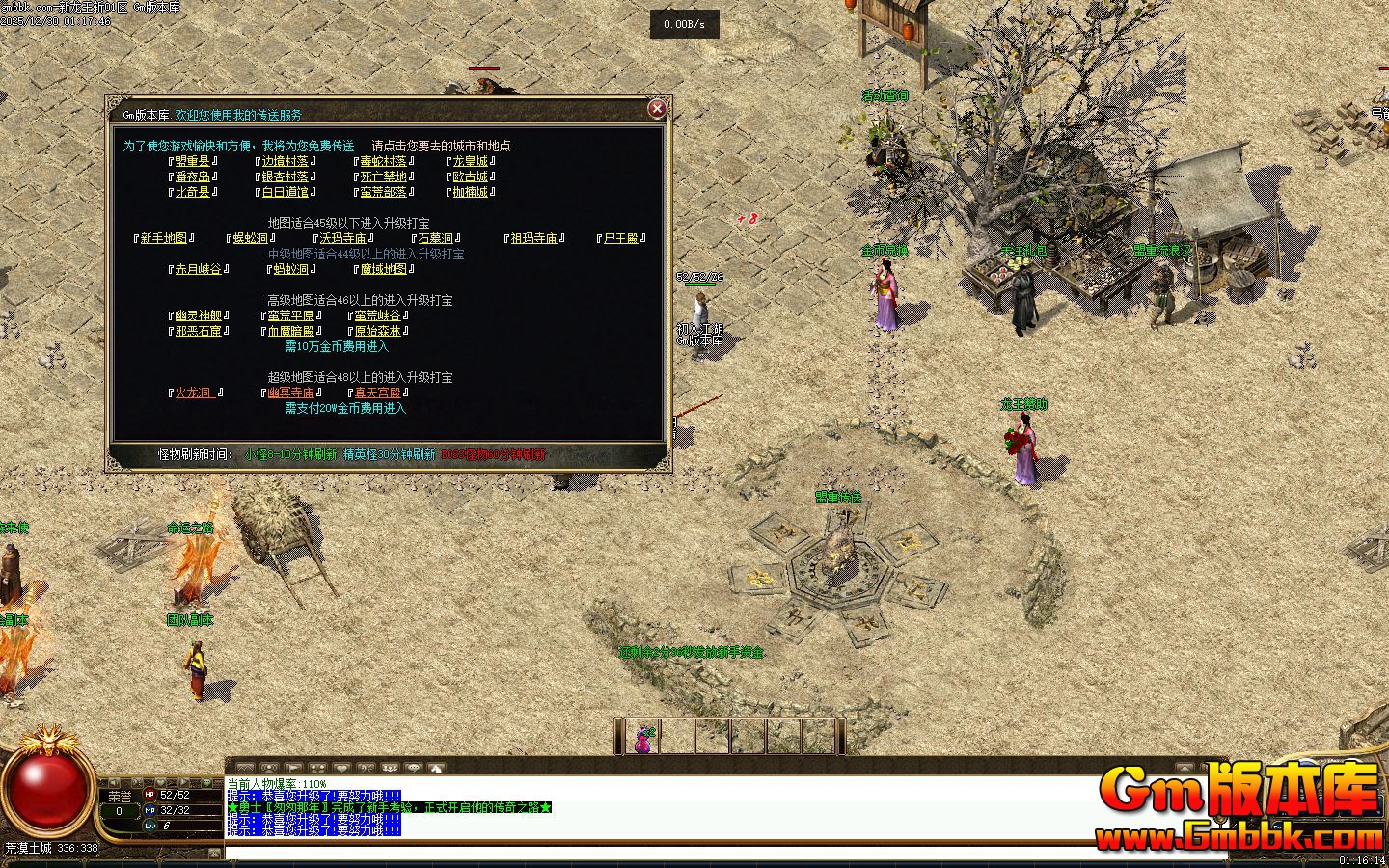Enter the 新手地图 beginner map
Viewport: 1389px width, 868px height.
tap(164, 238)
